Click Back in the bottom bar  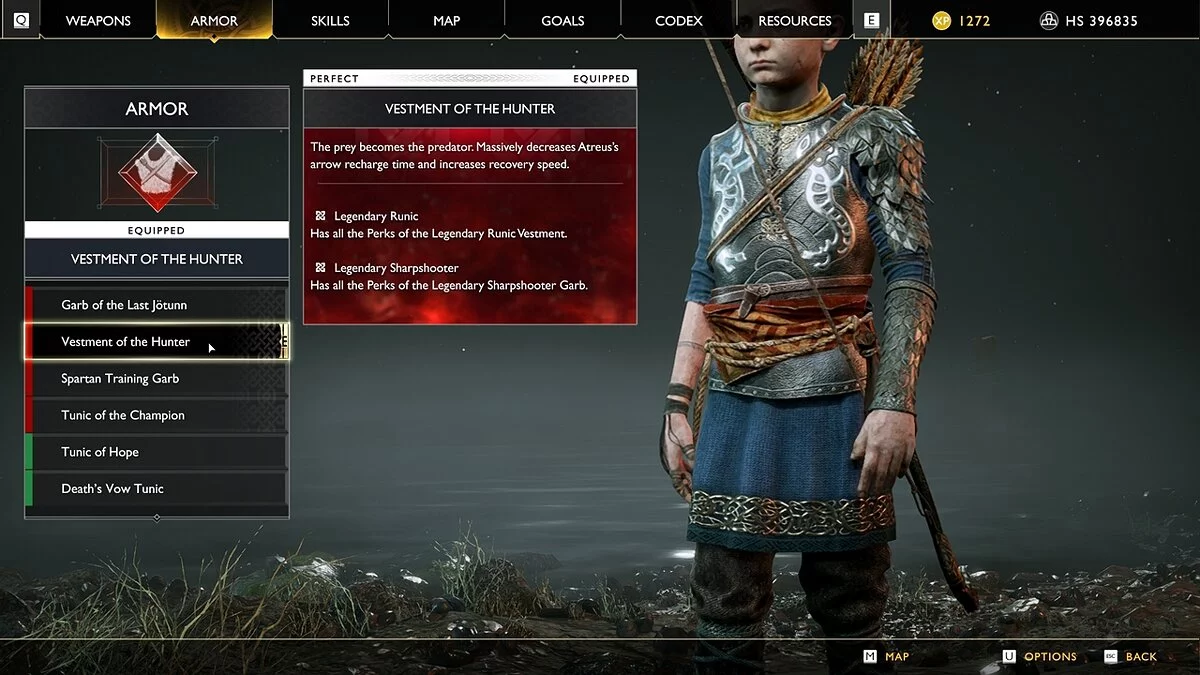(x=1140, y=657)
